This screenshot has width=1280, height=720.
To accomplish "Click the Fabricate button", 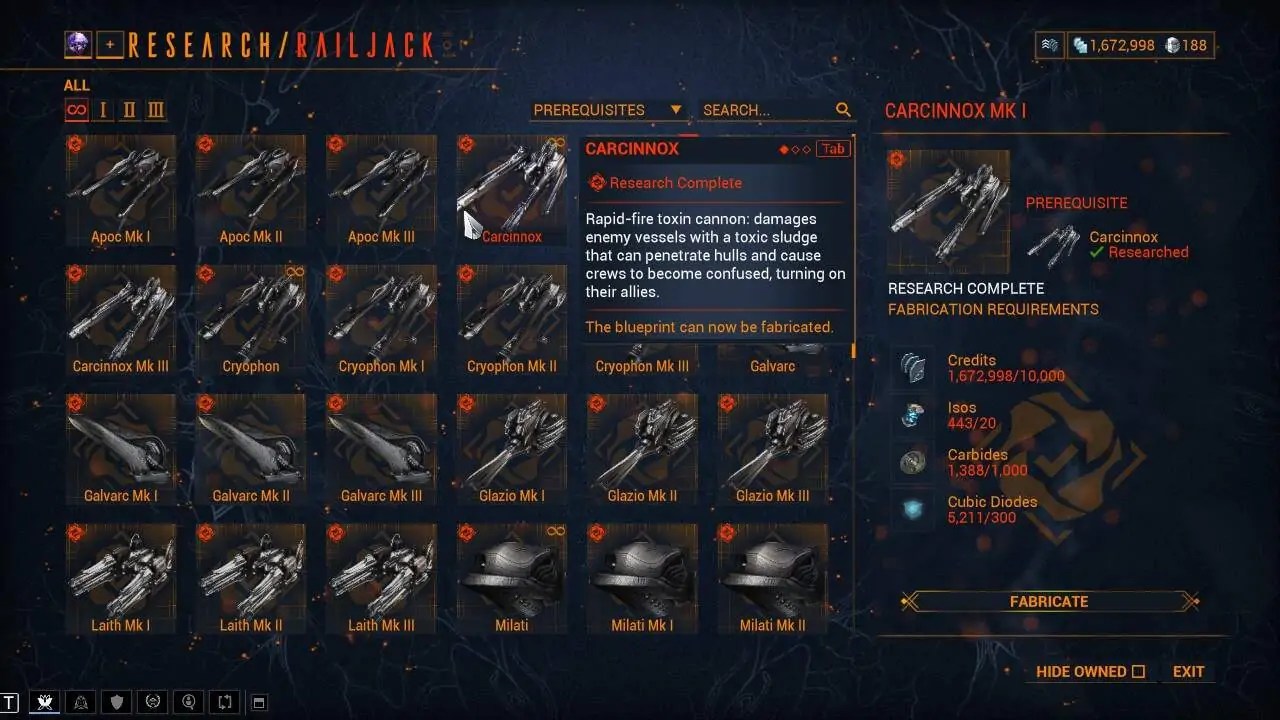I will tap(1048, 601).
